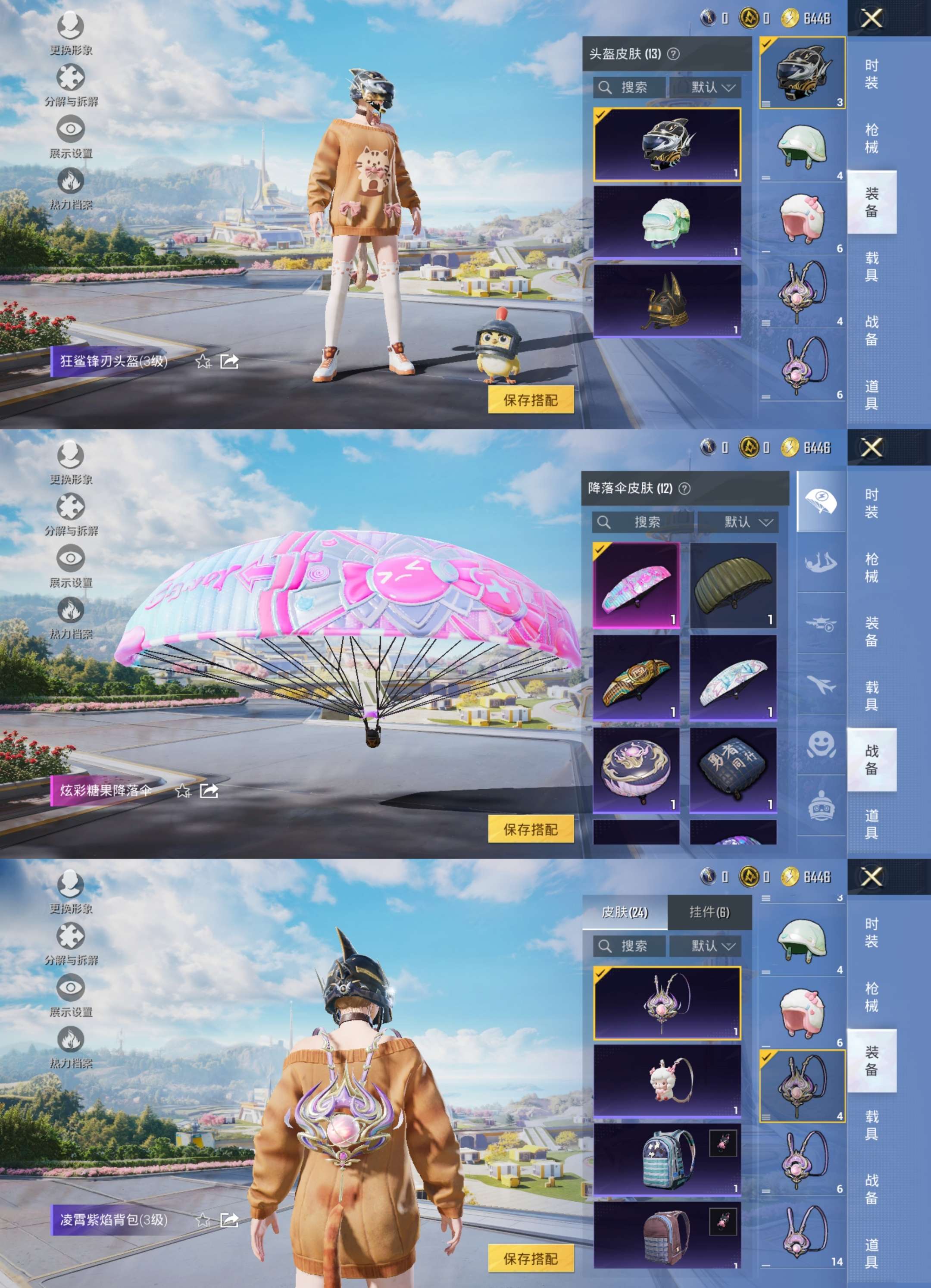Toggle the favorite star for 狂鲨锋刃头盔
The height and width of the screenshot is (1288, 931).
[203, 362]
